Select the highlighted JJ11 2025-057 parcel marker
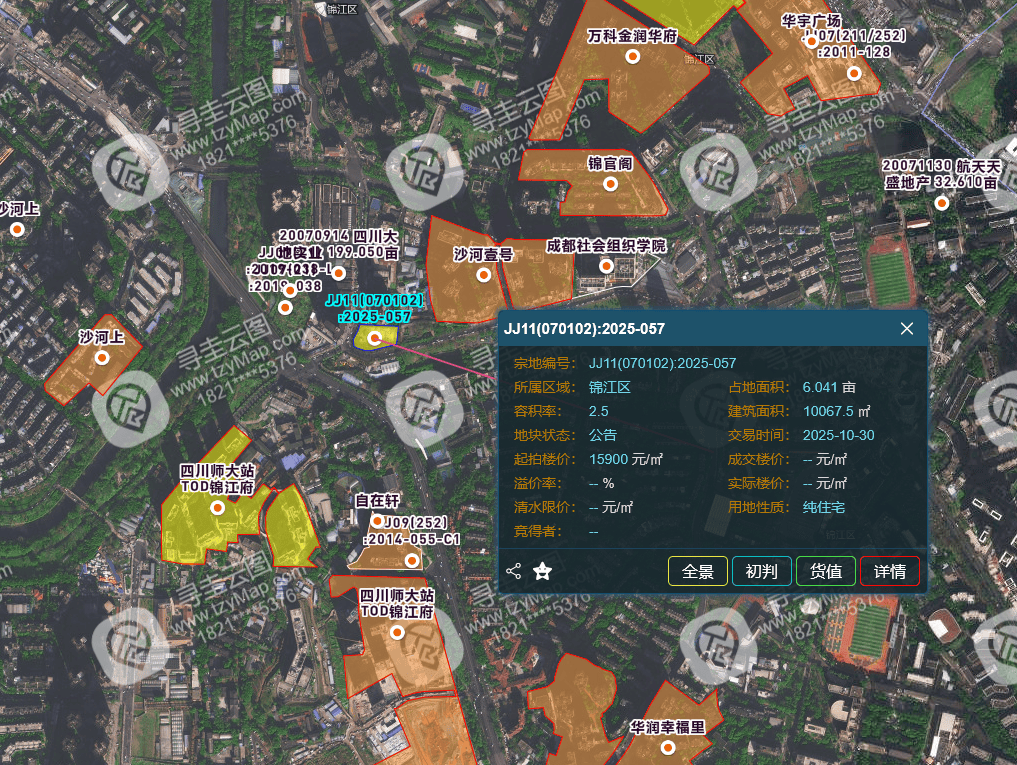This screenshot has height=765, width=1017. pos(374,338)
